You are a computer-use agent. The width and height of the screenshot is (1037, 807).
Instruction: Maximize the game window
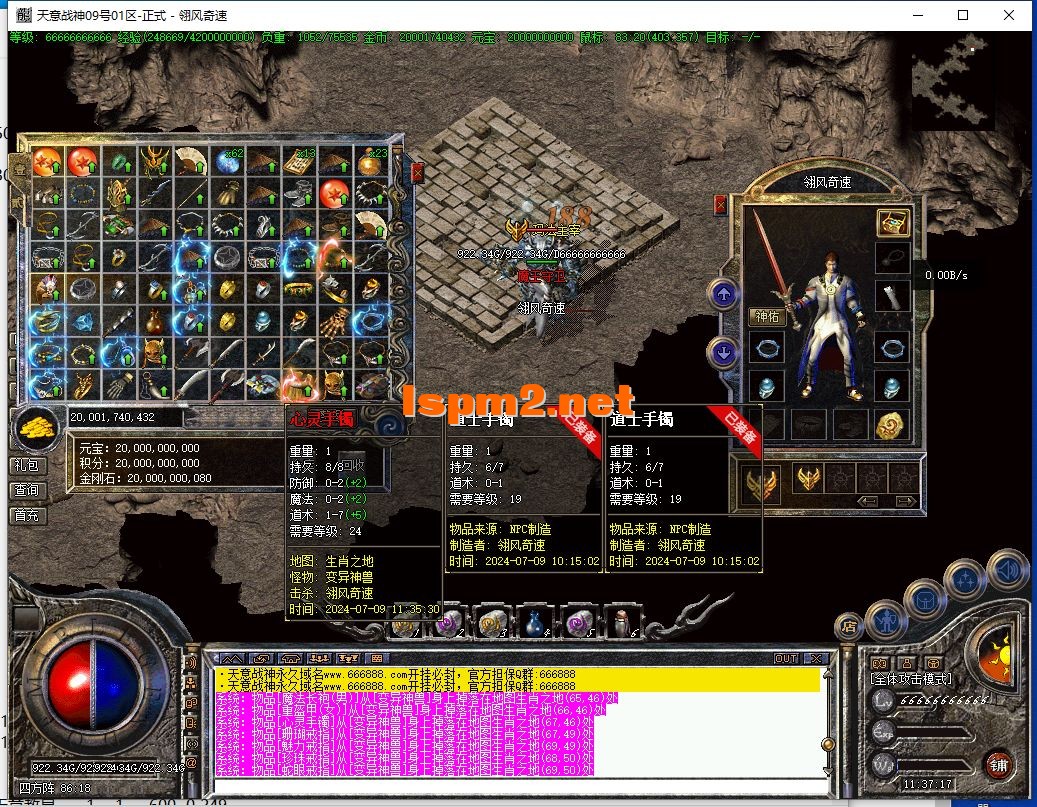pos(963,15)
